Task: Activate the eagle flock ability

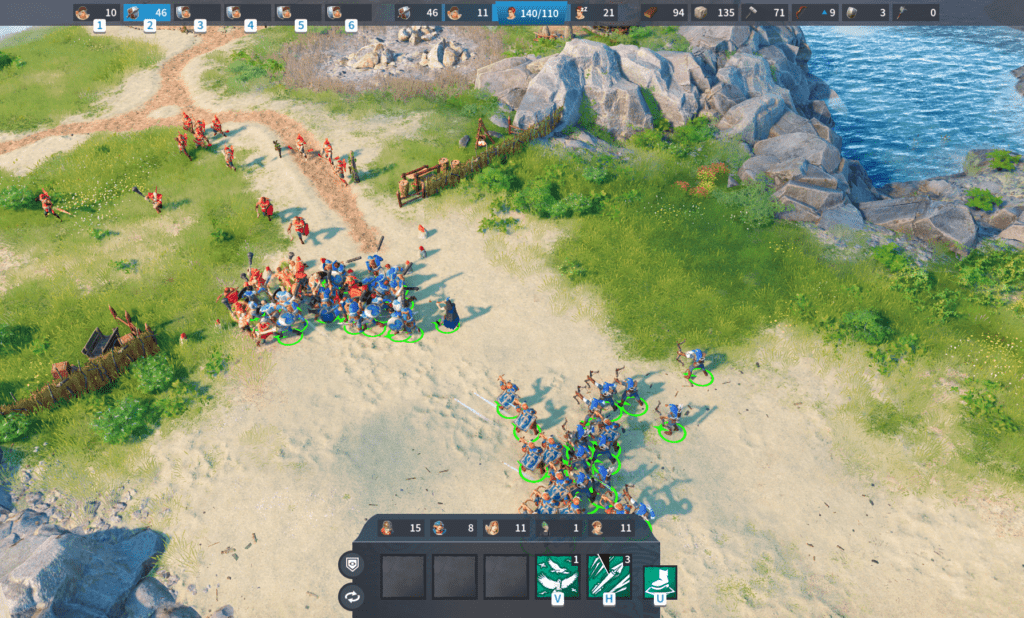Action: point(557,575)
